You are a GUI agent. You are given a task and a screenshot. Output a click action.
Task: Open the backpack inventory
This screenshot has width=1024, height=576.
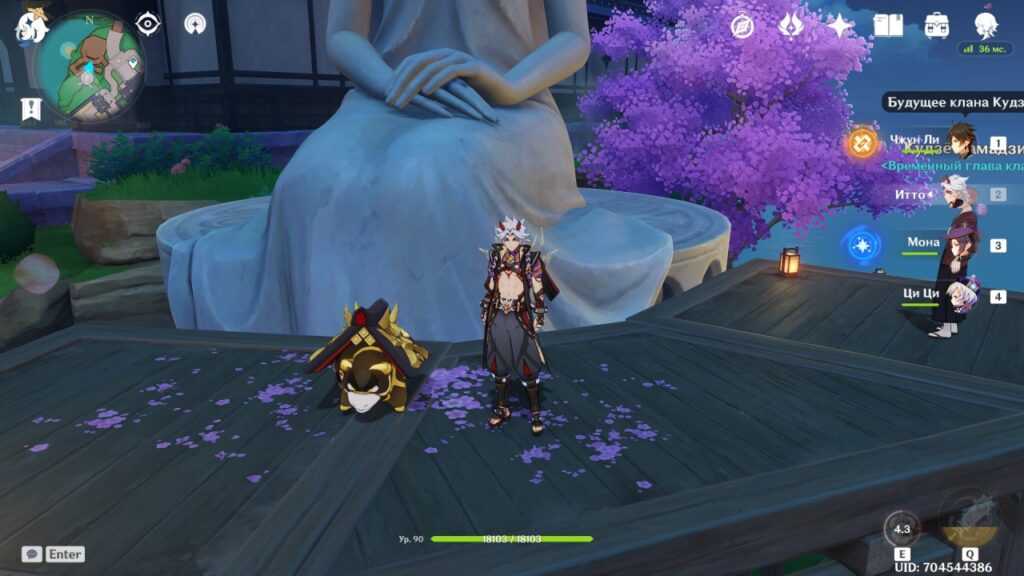tap(936, 26)
